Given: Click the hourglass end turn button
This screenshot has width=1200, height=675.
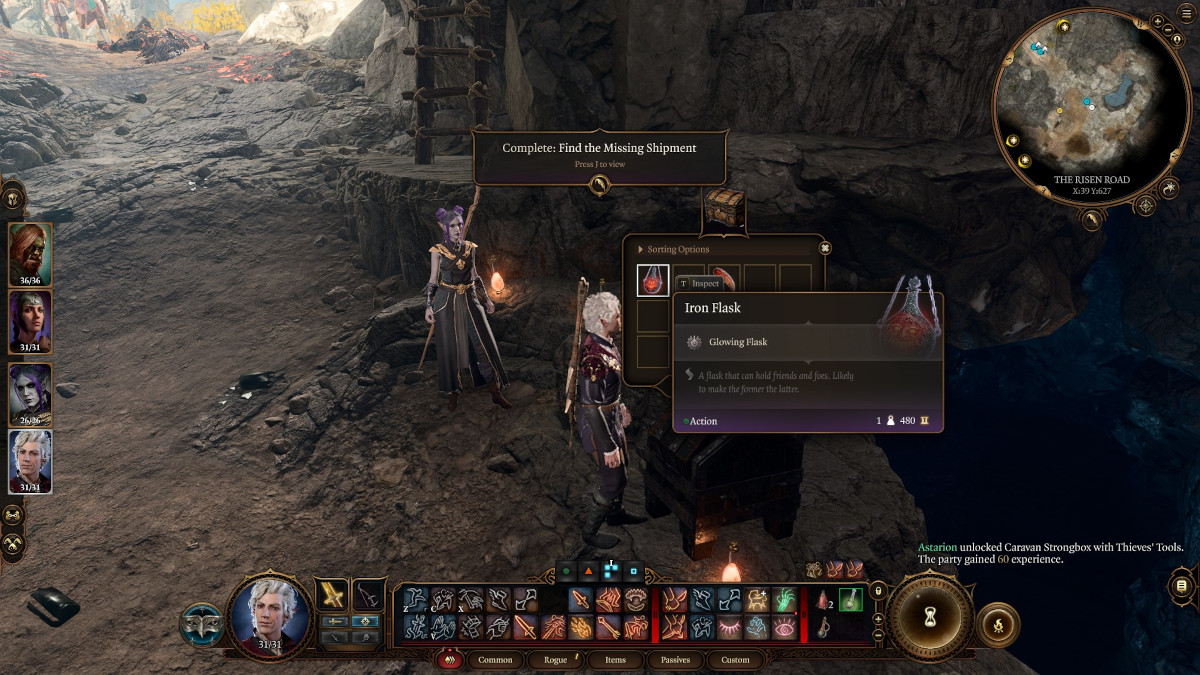Looking at the screenshot, I should click(929, 618).
